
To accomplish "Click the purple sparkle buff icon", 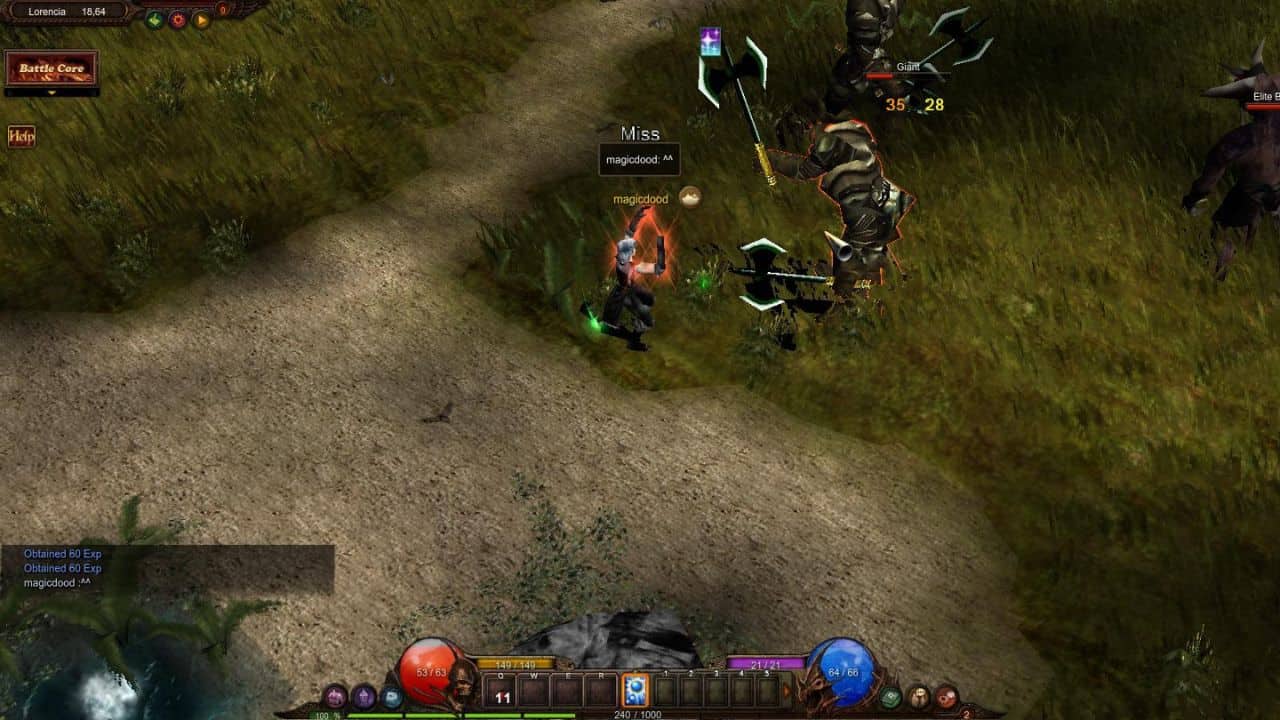I will pyautogui.click(x=710, y=41).
